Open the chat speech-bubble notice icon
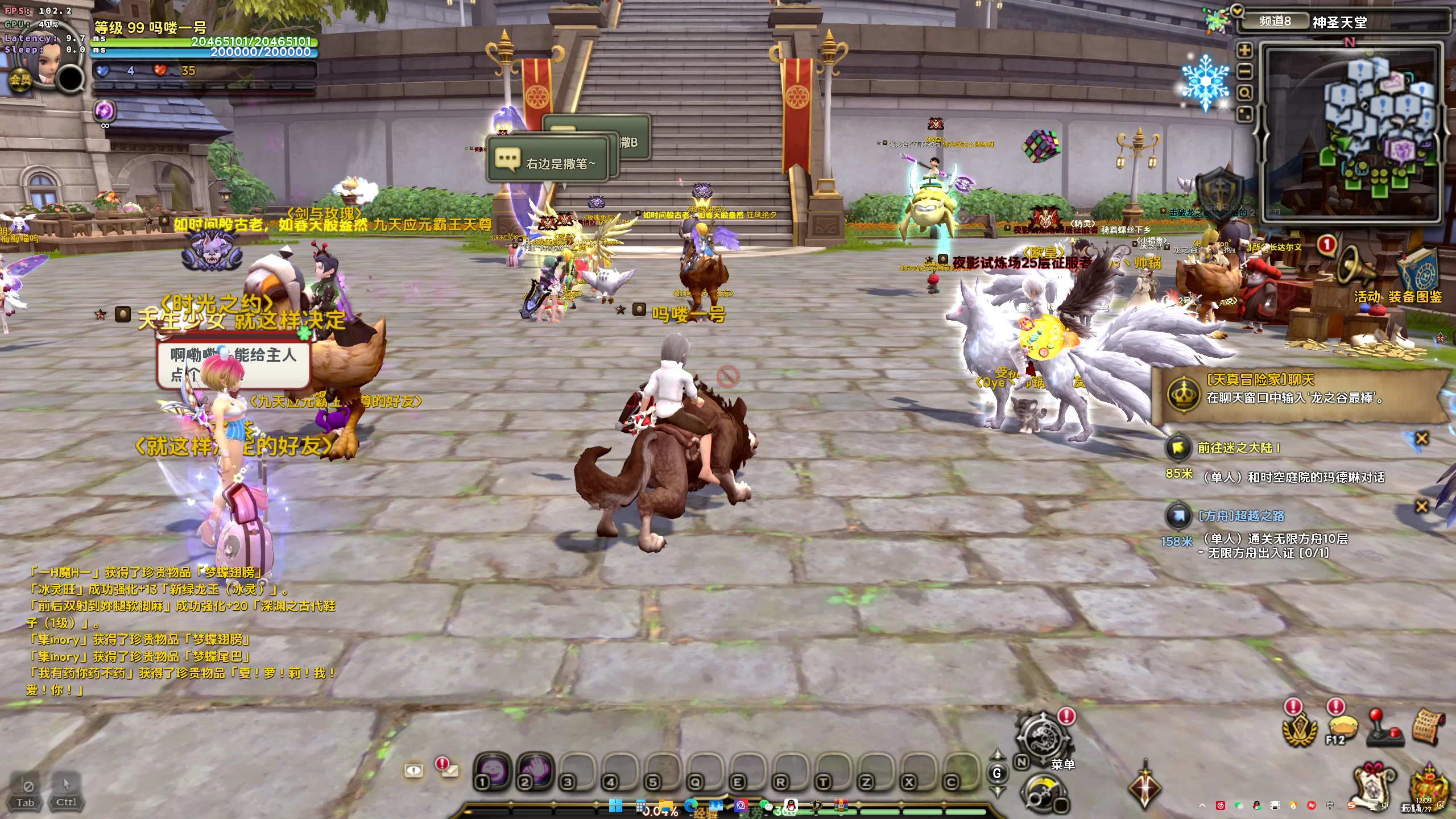 [413, 771]
